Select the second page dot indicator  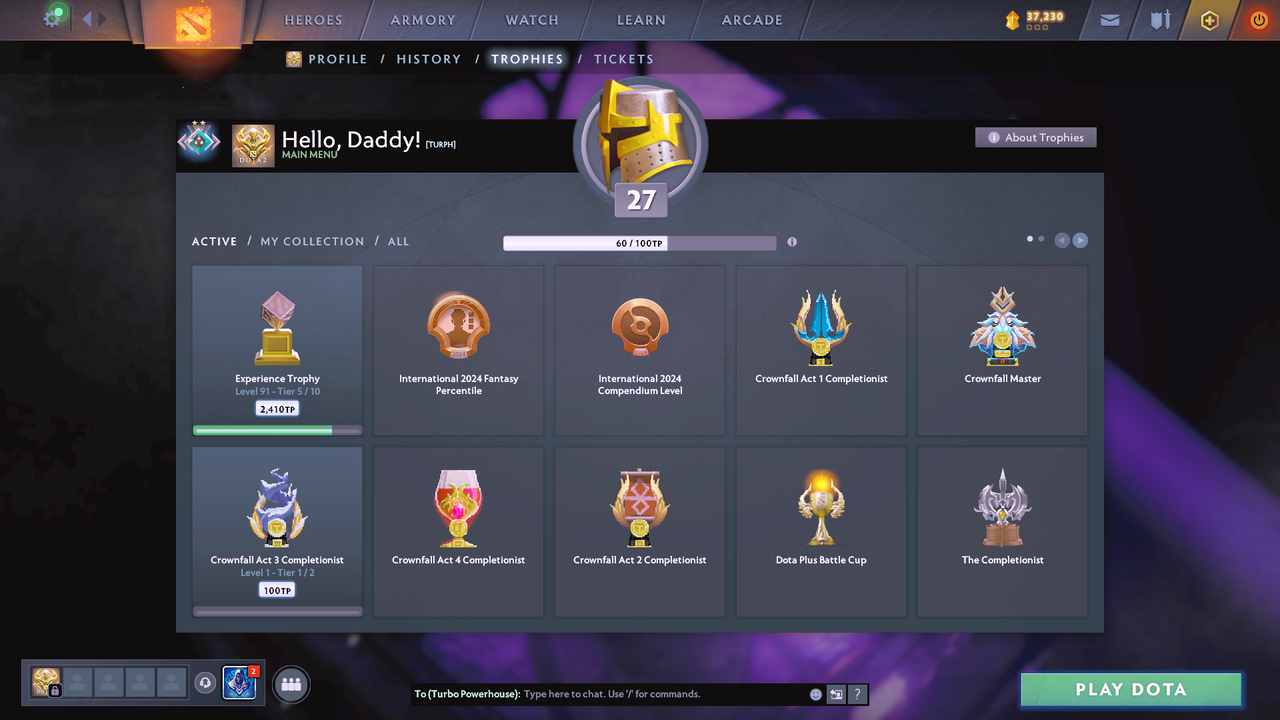click(x=1041, y=239)
